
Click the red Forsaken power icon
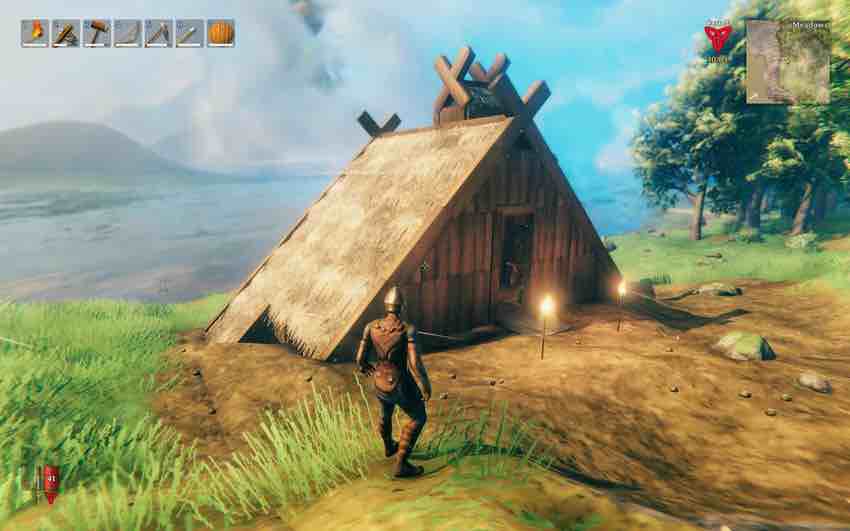coord(717,38)
